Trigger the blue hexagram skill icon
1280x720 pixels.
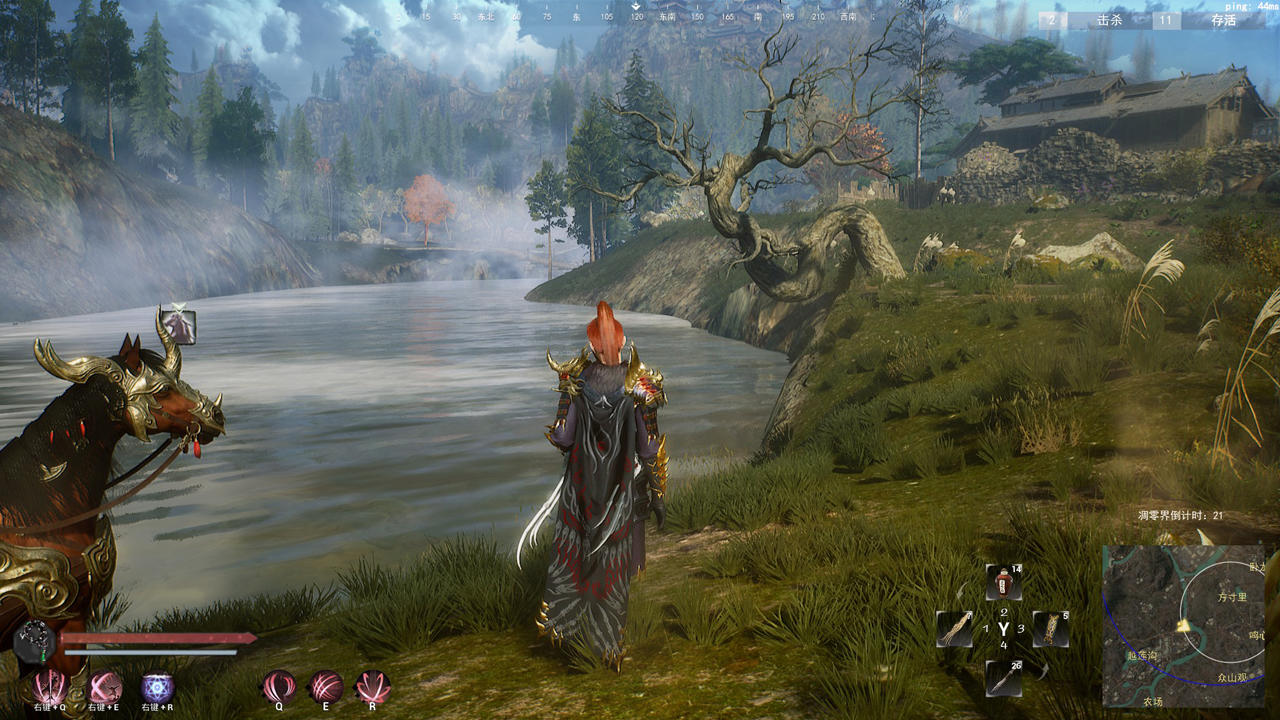tap(157, 687)
